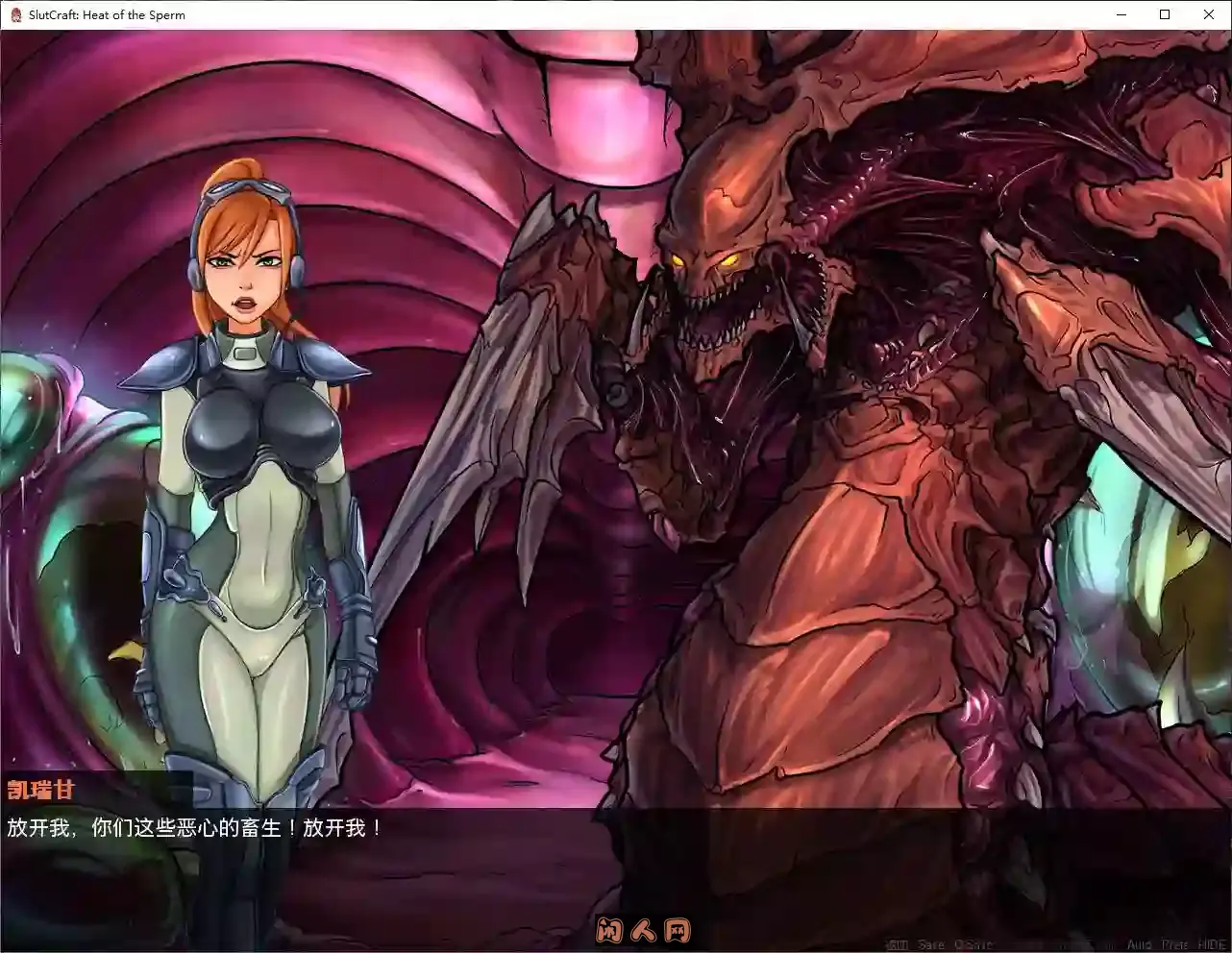Maximize the game window
1232x953 pixels.
(x=1164, y=14)
